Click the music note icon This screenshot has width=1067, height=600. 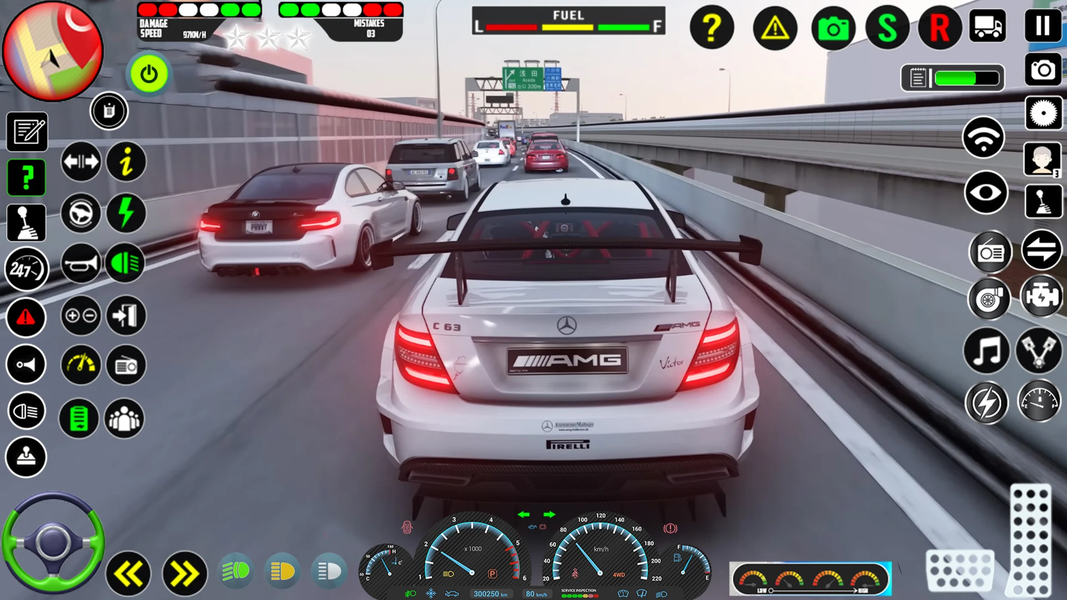986,351
